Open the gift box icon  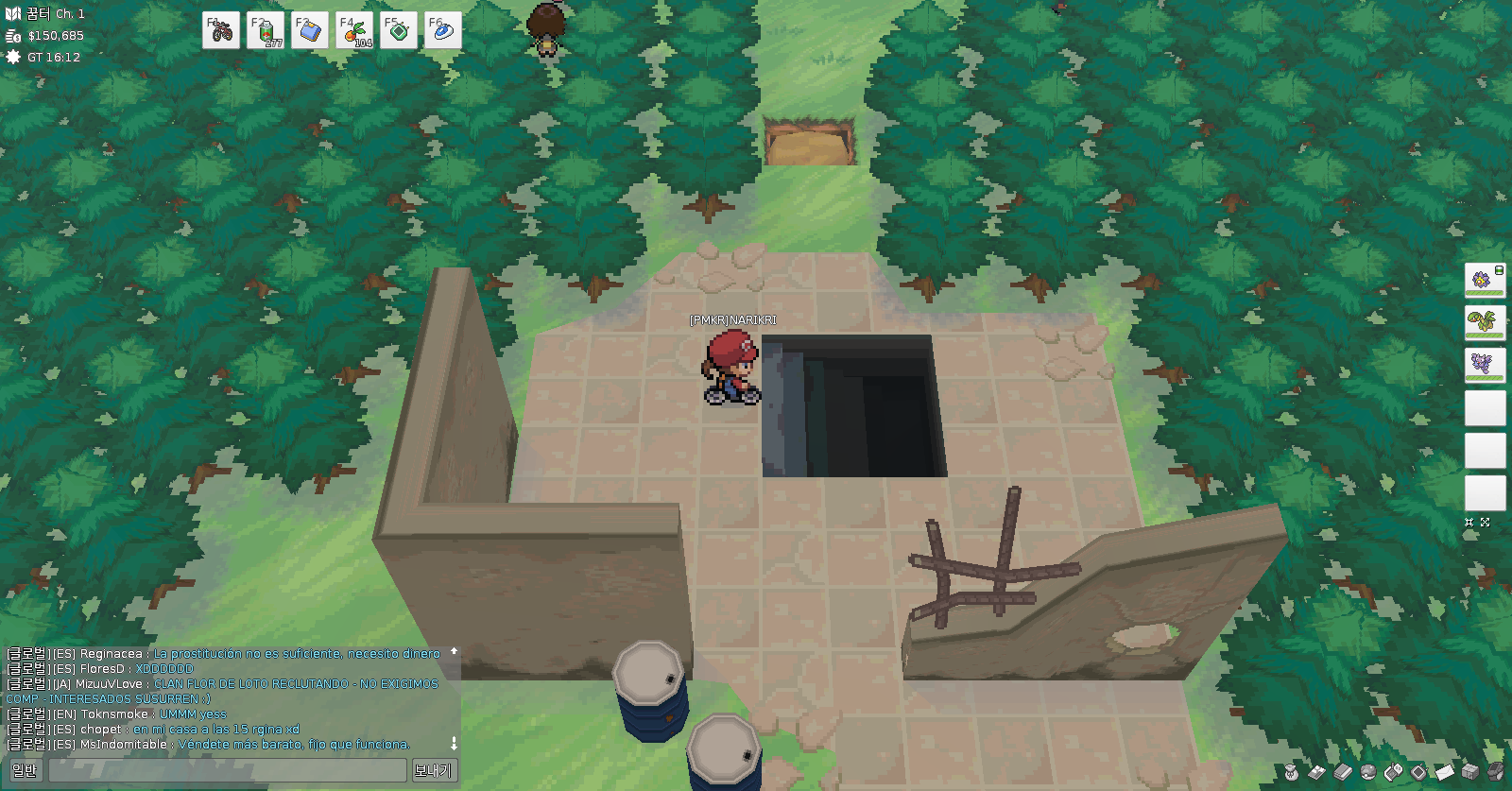tap(1470, 772)
